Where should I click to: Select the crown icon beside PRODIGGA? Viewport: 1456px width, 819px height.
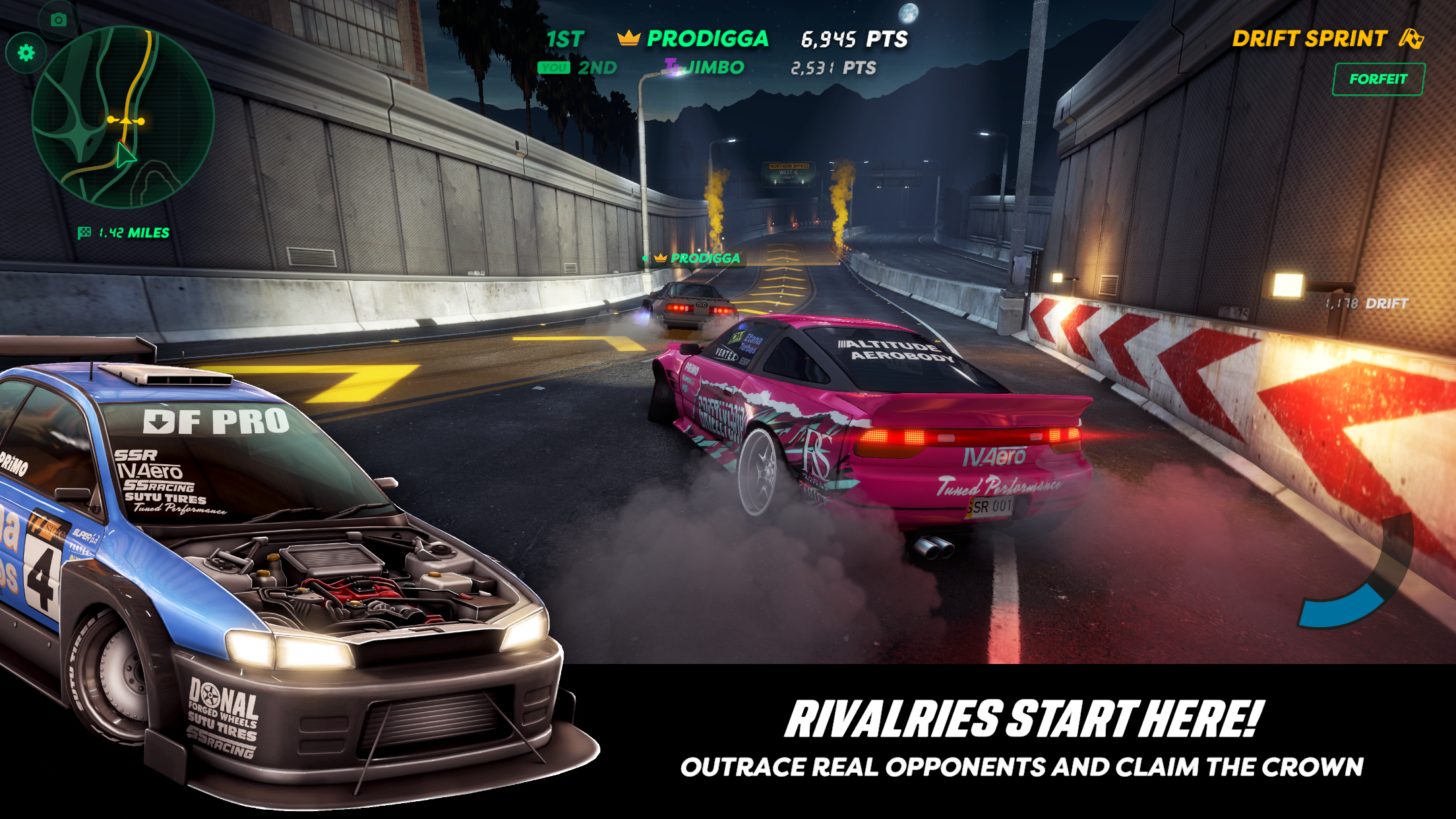[x=628, y=39]
